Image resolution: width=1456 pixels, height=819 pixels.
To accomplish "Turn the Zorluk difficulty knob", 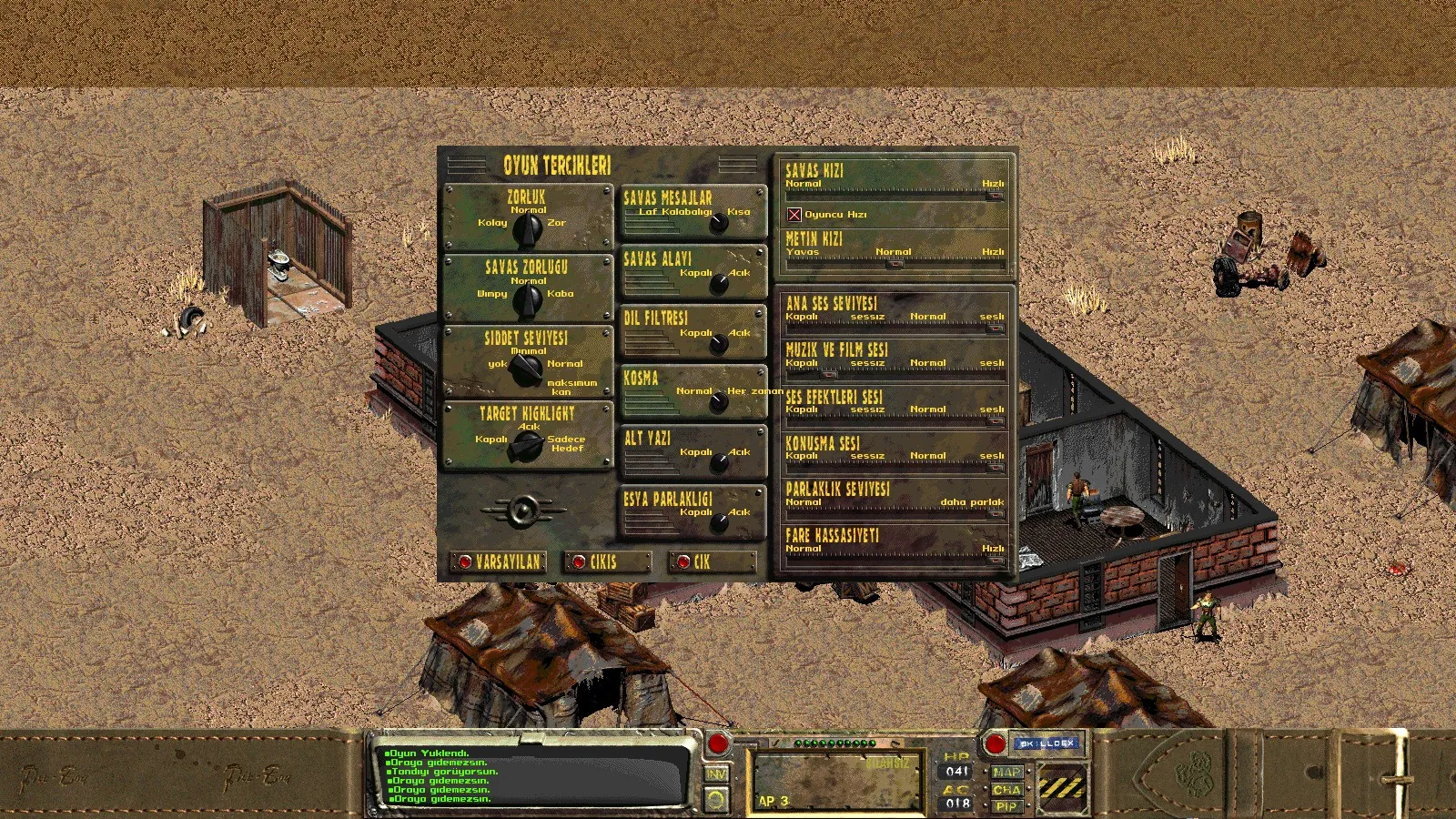I will (528, 230).
